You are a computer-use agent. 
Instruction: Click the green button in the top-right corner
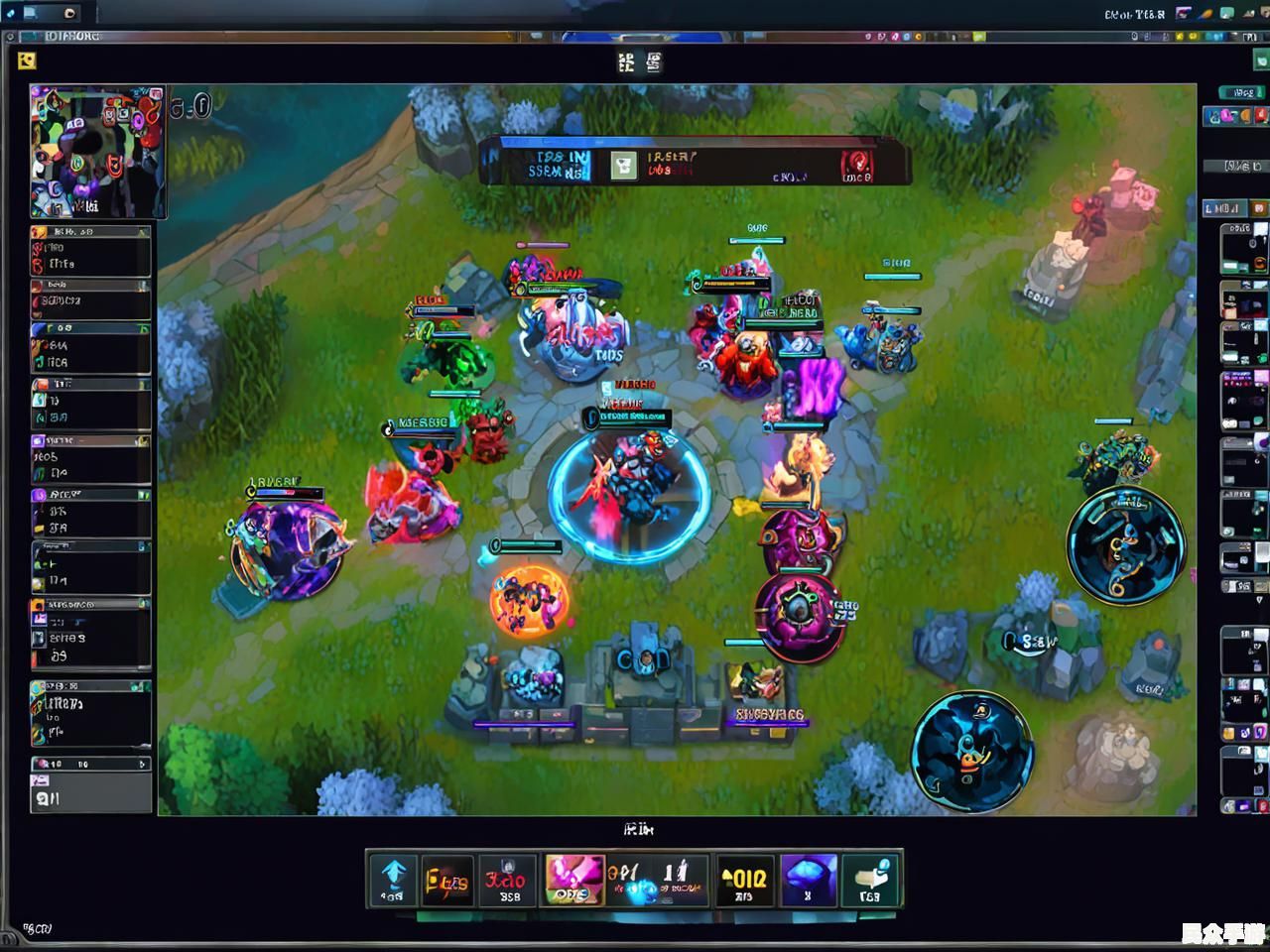[1261, 60]
